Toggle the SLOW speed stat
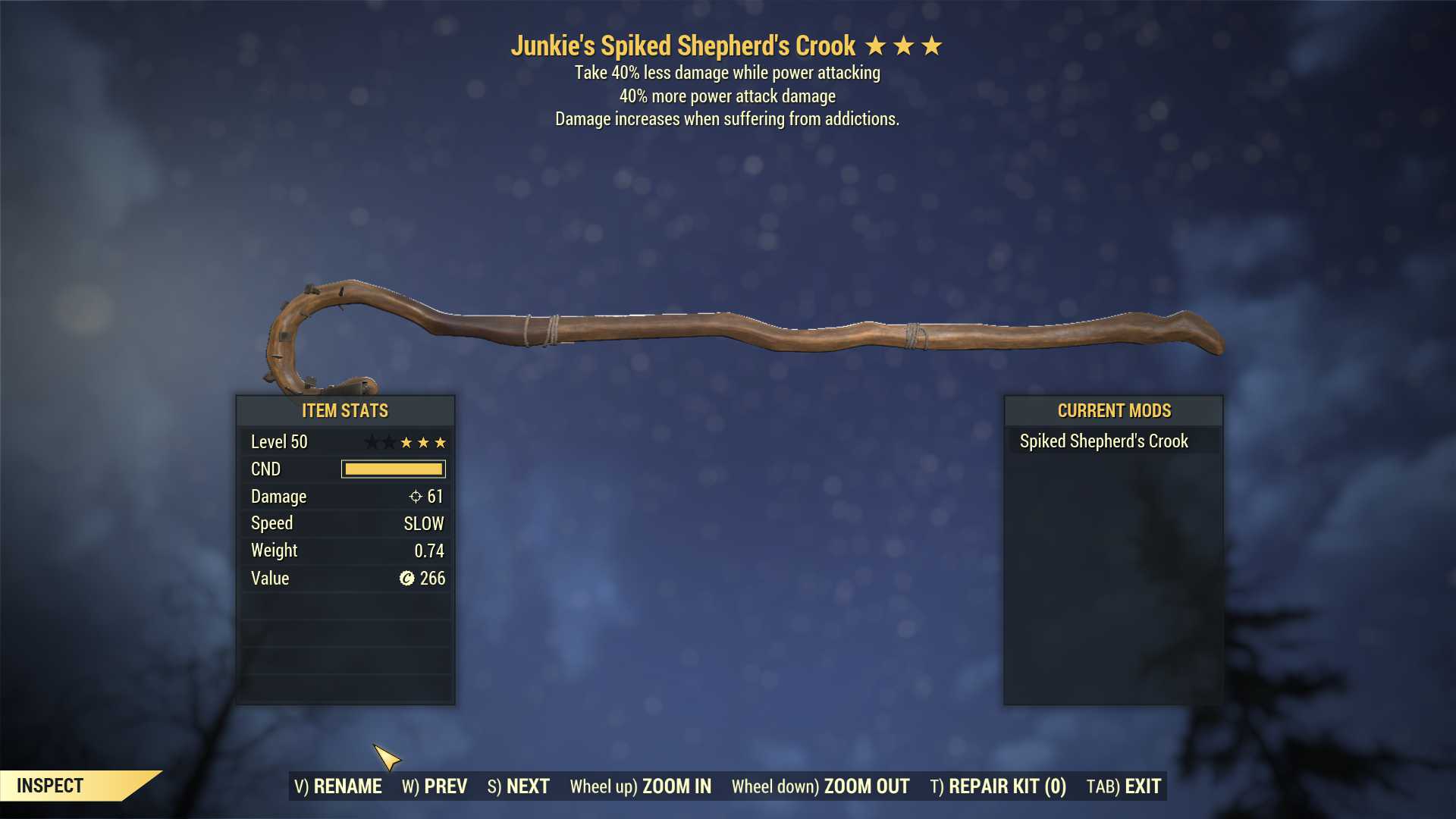 pyautogui.click(x=423, y=523)
